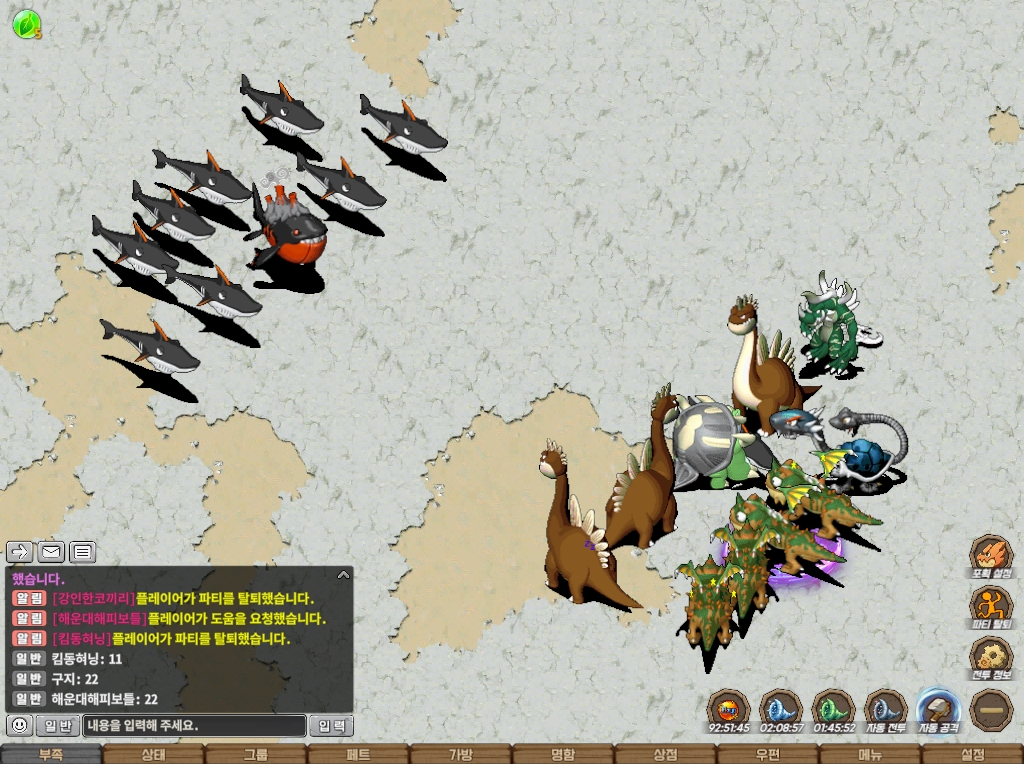This screenshot has height=764, width=1024.
Task: Open 포획 설정 capture settings icon
Action: pos(991,557)
